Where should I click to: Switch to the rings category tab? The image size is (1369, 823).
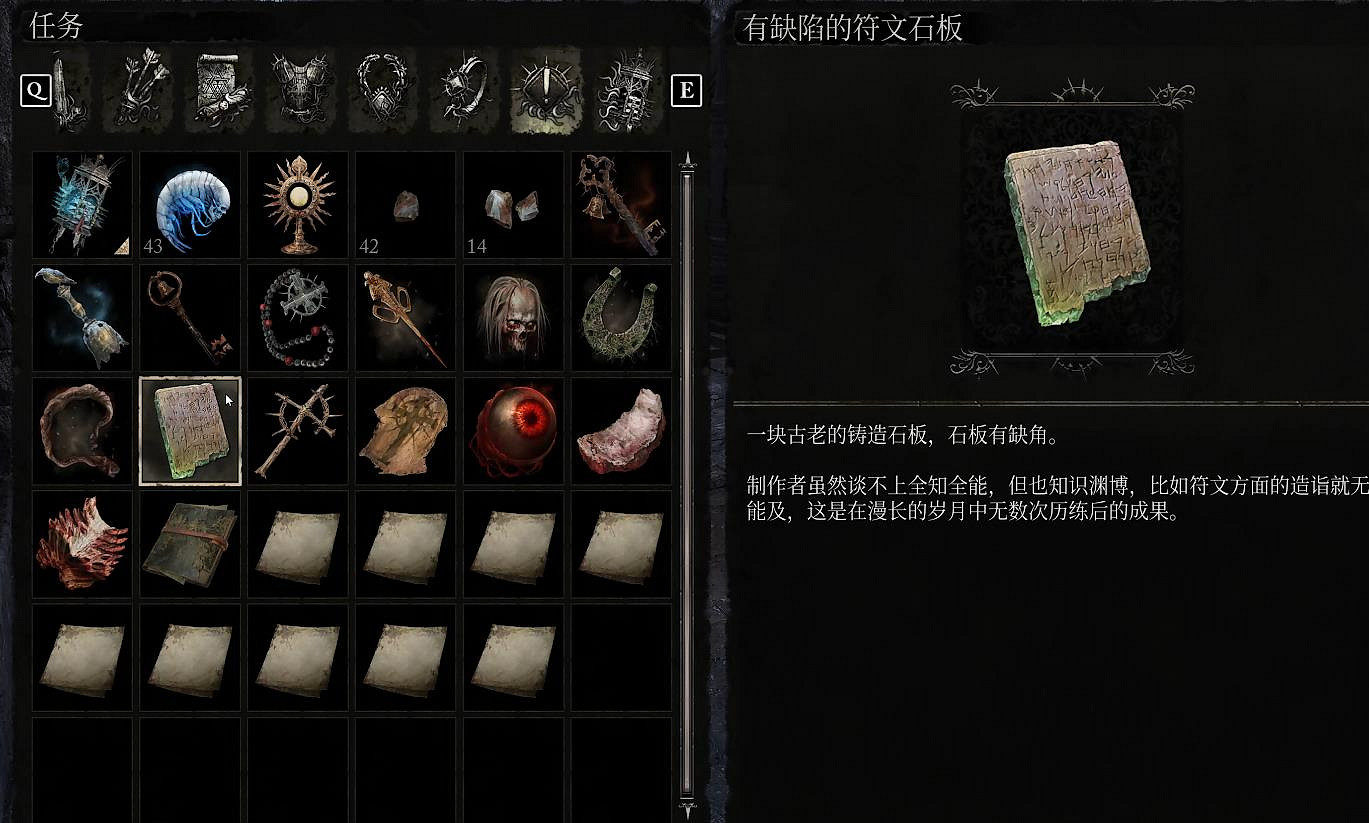point(462,90)
